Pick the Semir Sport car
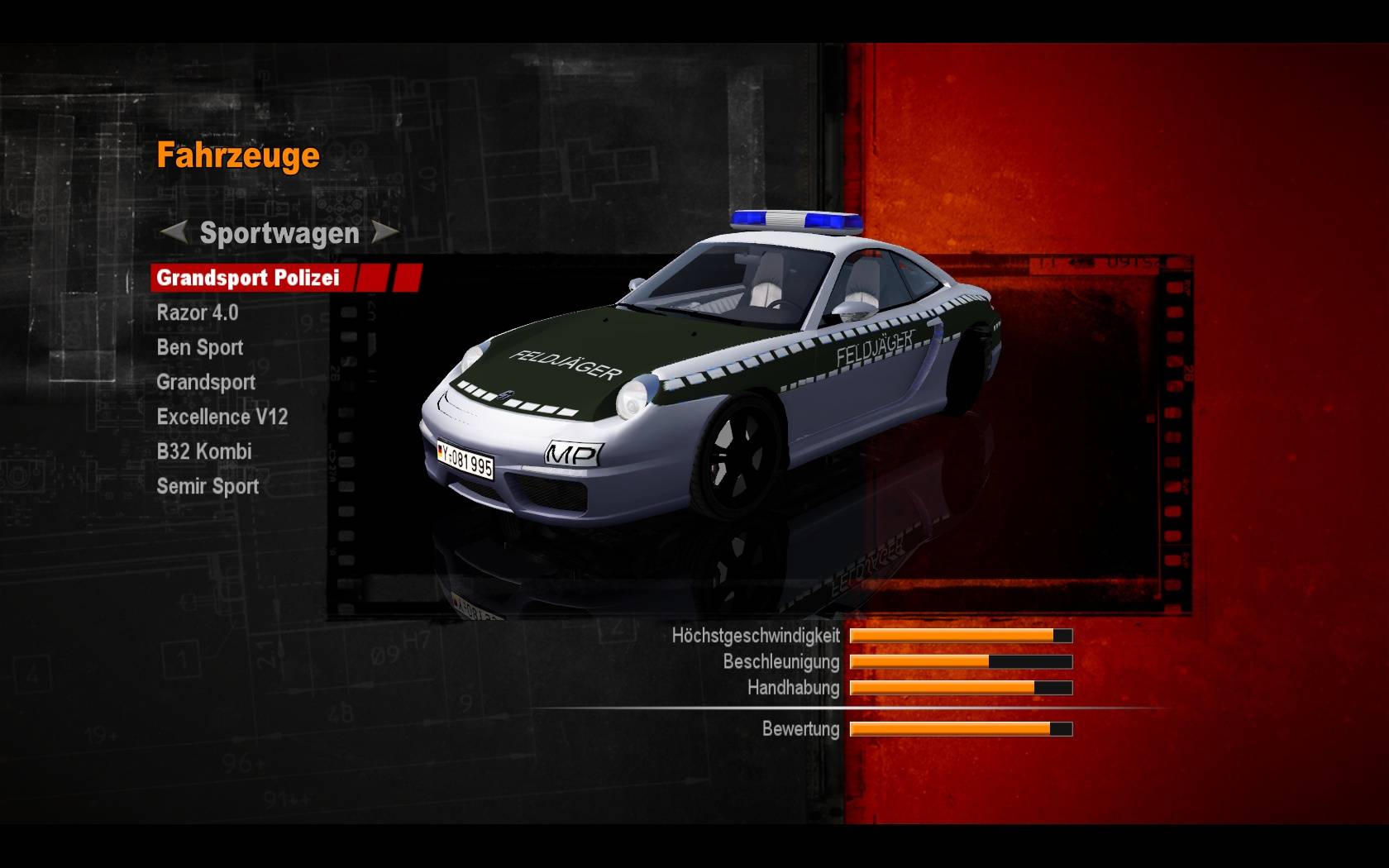The height and width of the screenshot is (868, 1389). pyautogui.click(x=208, y=487)
